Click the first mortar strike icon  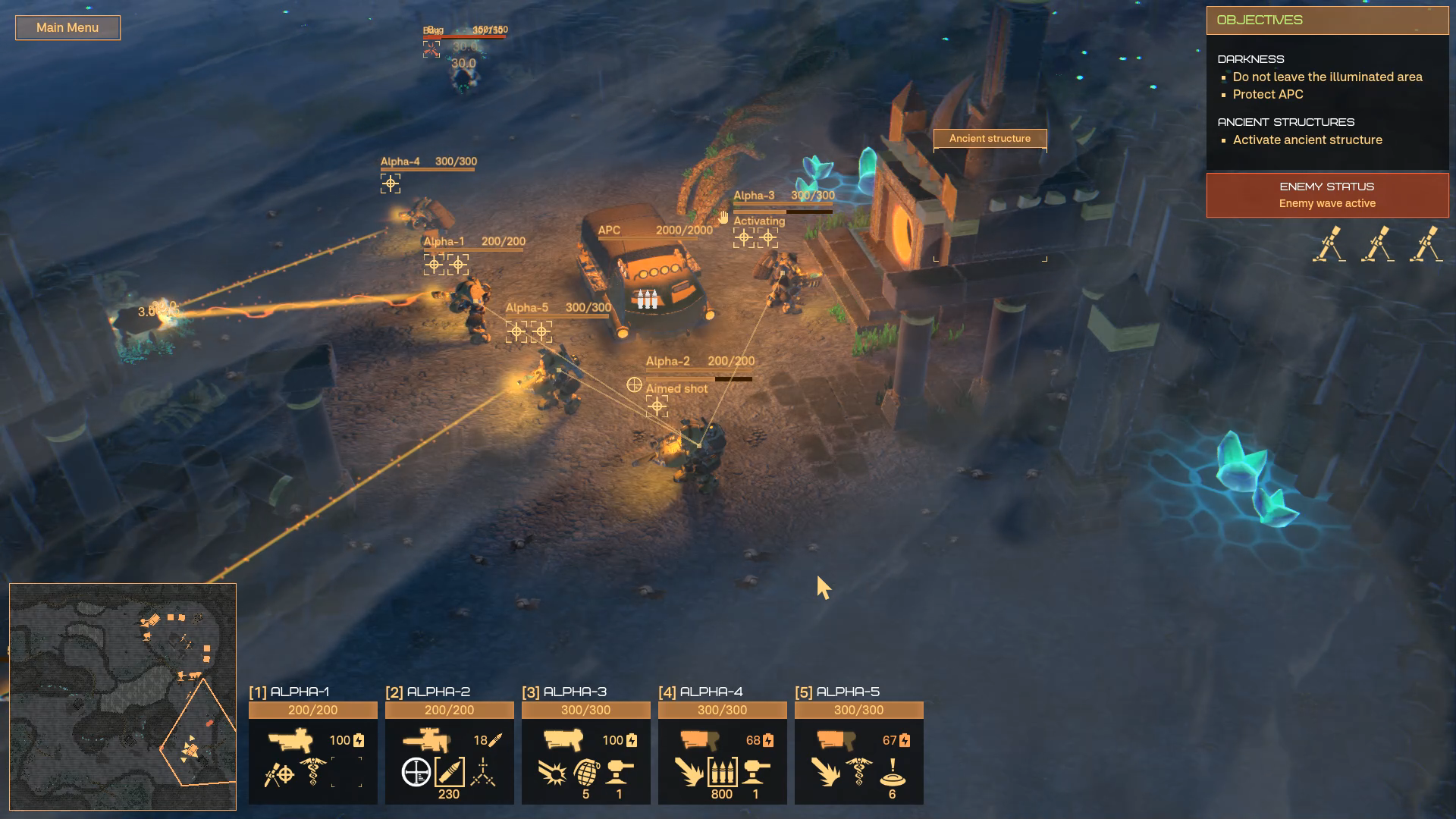[1329, 244]
